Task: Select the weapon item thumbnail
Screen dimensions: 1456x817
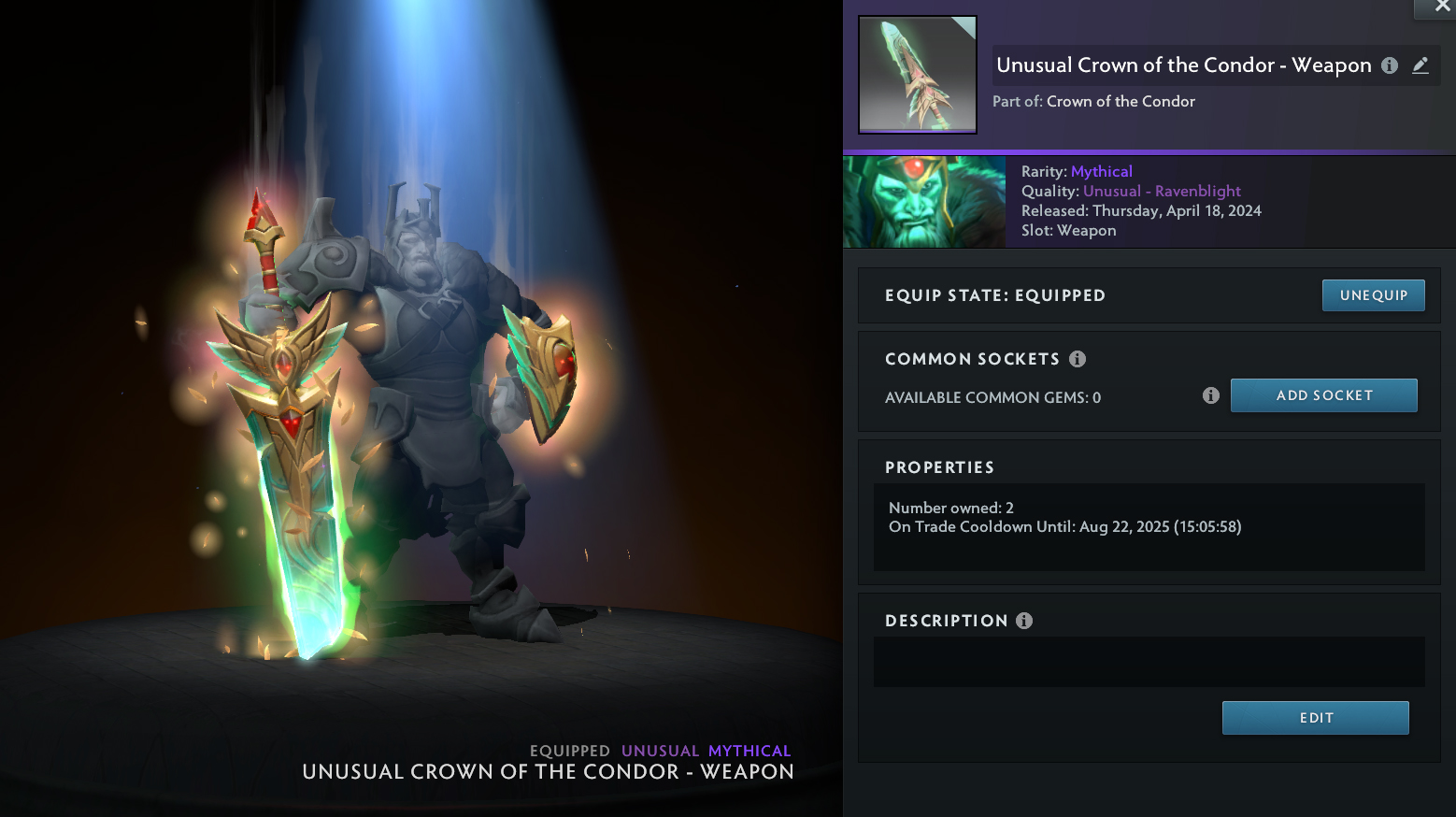Action: tap(918, 75)
